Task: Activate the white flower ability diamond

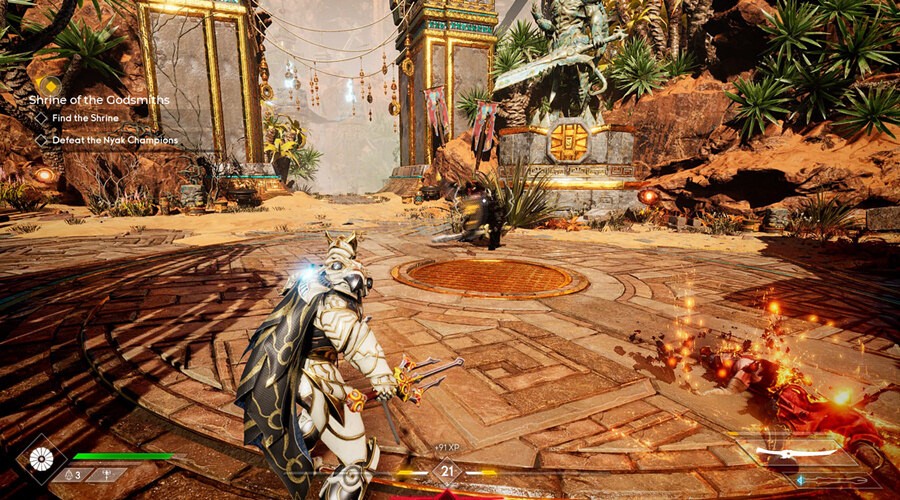Action: (42, 458)
